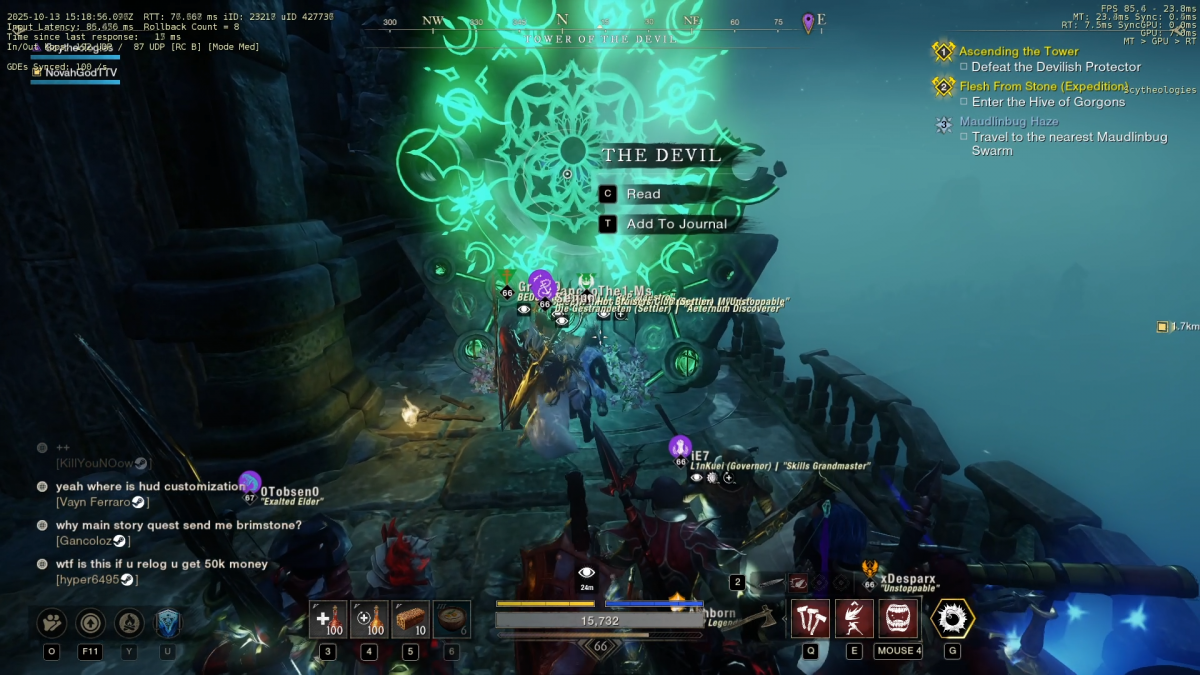Viewport: 1200px width, 675px height.
Task: Open the Maudlinbug Haze event objective
Action: click(x=1008, y=121)
